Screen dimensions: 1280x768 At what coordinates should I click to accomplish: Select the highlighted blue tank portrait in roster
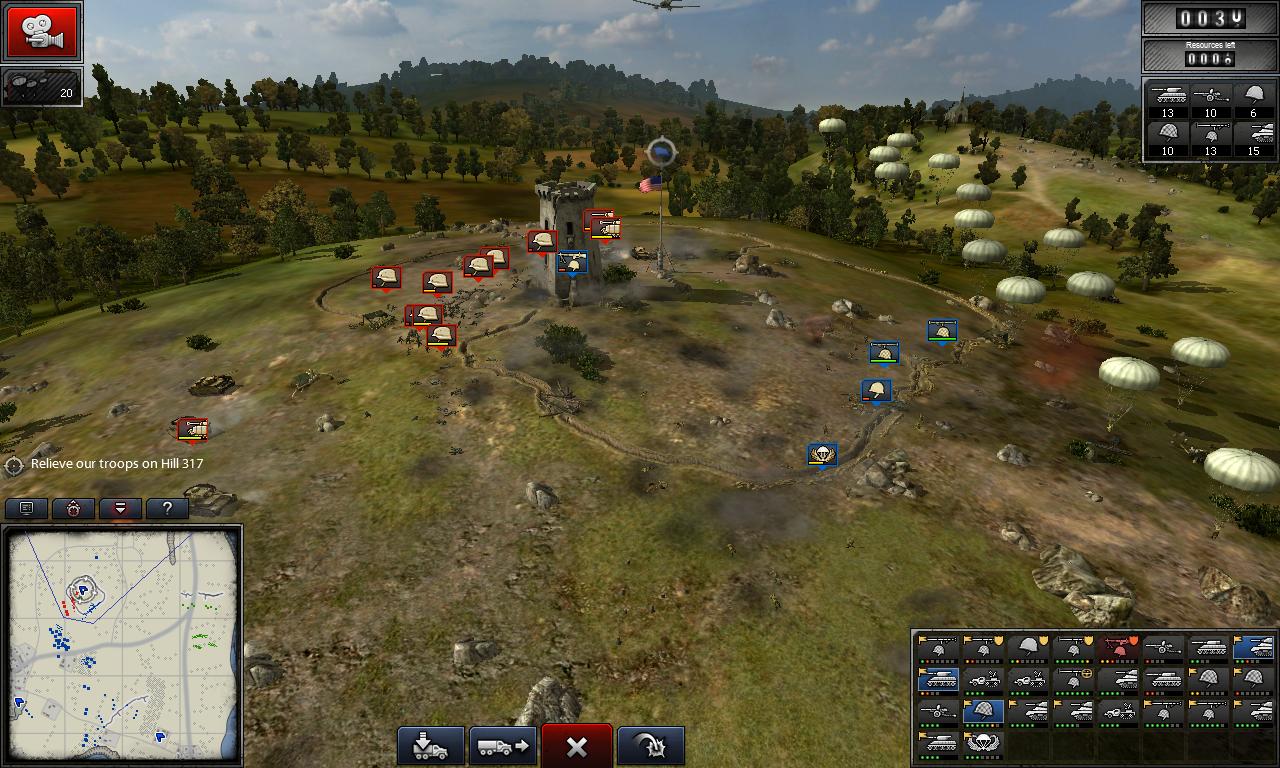1254,649
